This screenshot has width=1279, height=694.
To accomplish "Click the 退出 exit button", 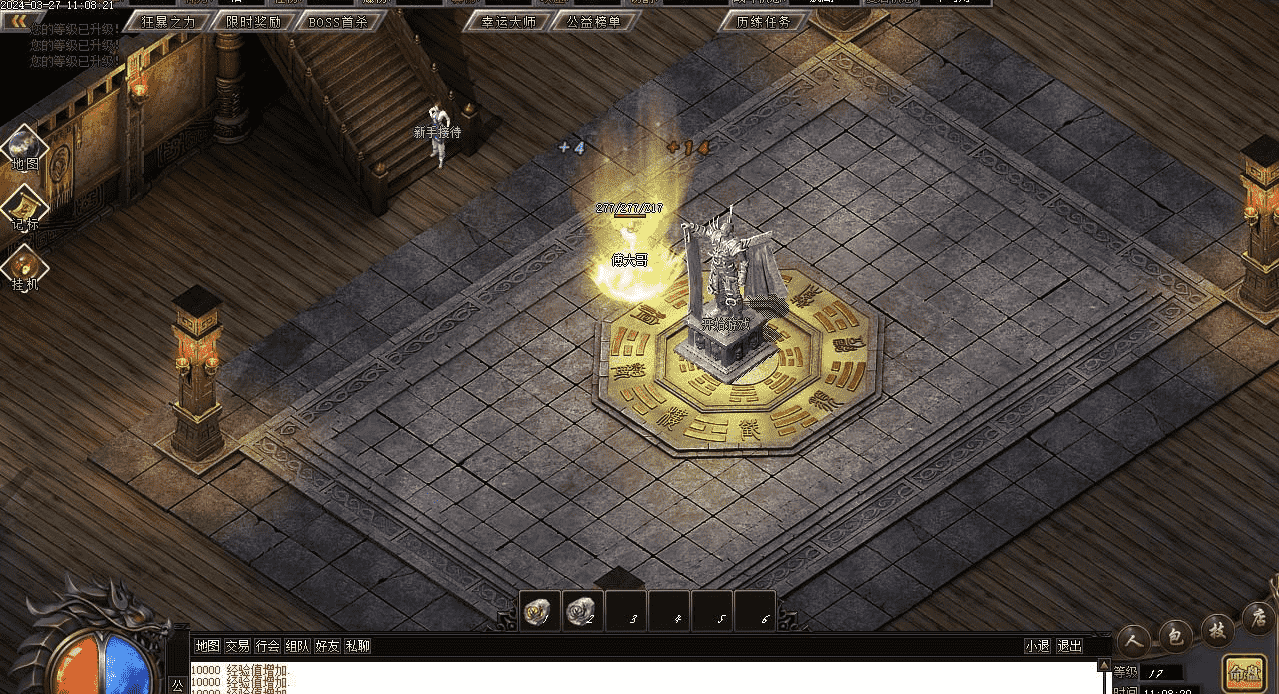I will (x=1069, y=646).
